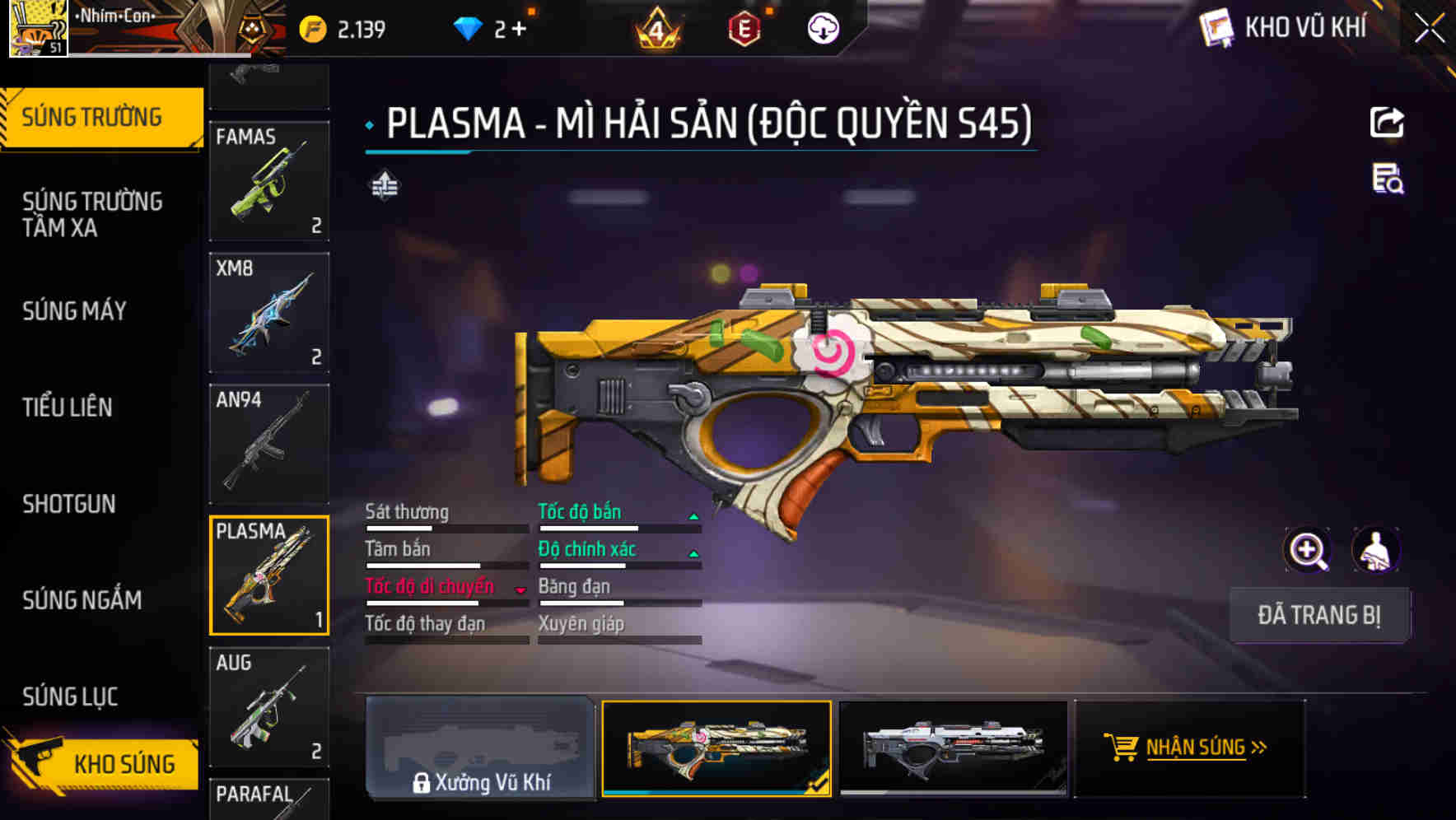This screenshot has width=1456, height=820.
Task: Preview the skin on character icon
Action: [x=1375, y=550]
